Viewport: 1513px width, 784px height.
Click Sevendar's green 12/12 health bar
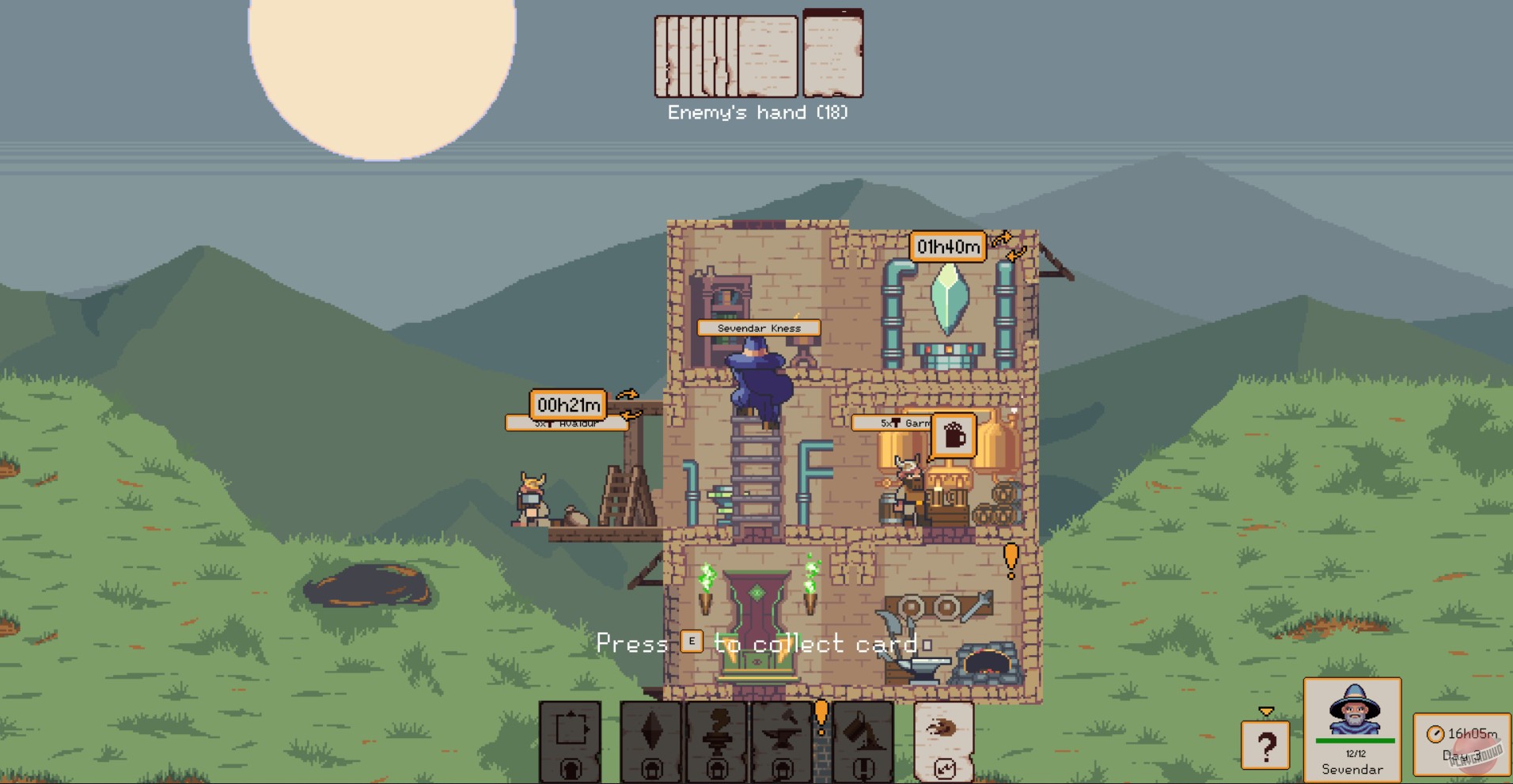tap(1355, 742)
